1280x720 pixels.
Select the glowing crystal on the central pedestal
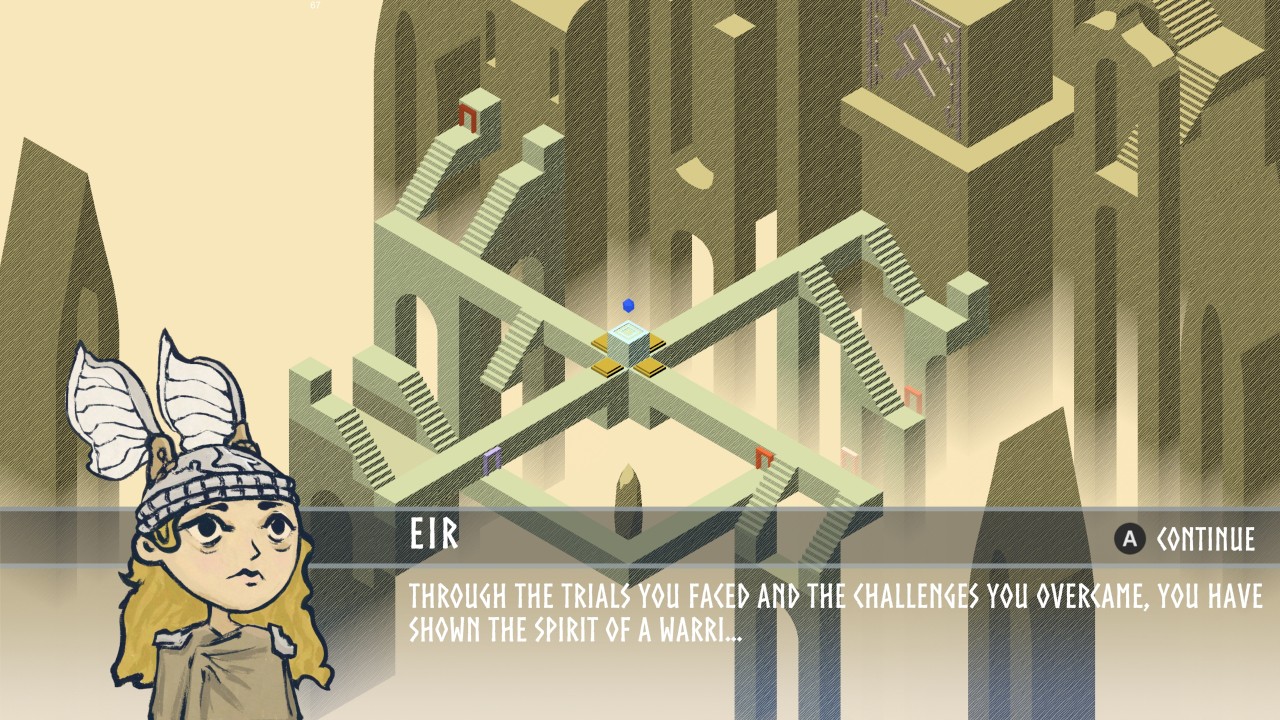pos(630,340)
